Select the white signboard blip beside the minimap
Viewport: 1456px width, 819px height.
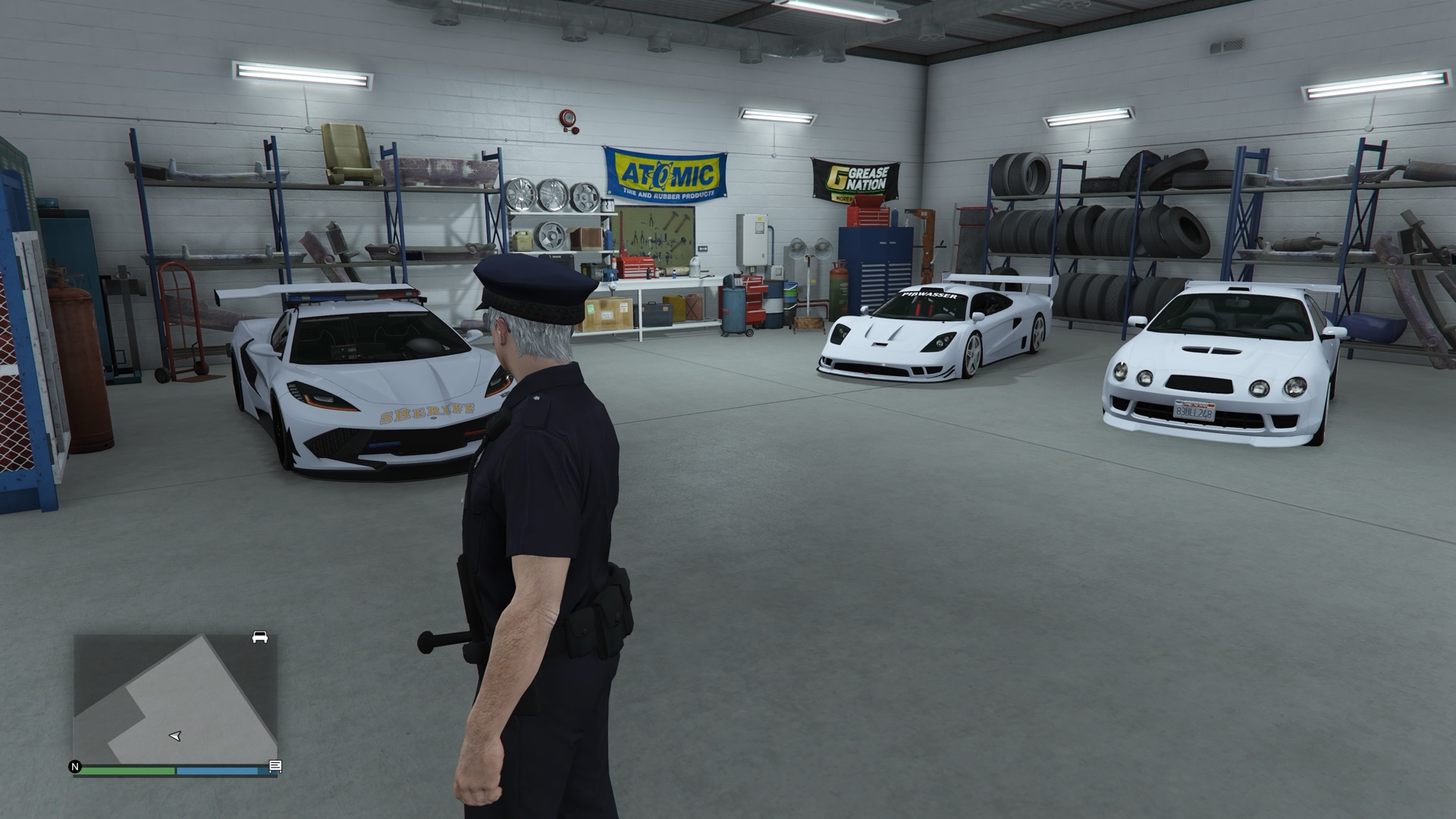pyautogui.click(x=275, y=767)
